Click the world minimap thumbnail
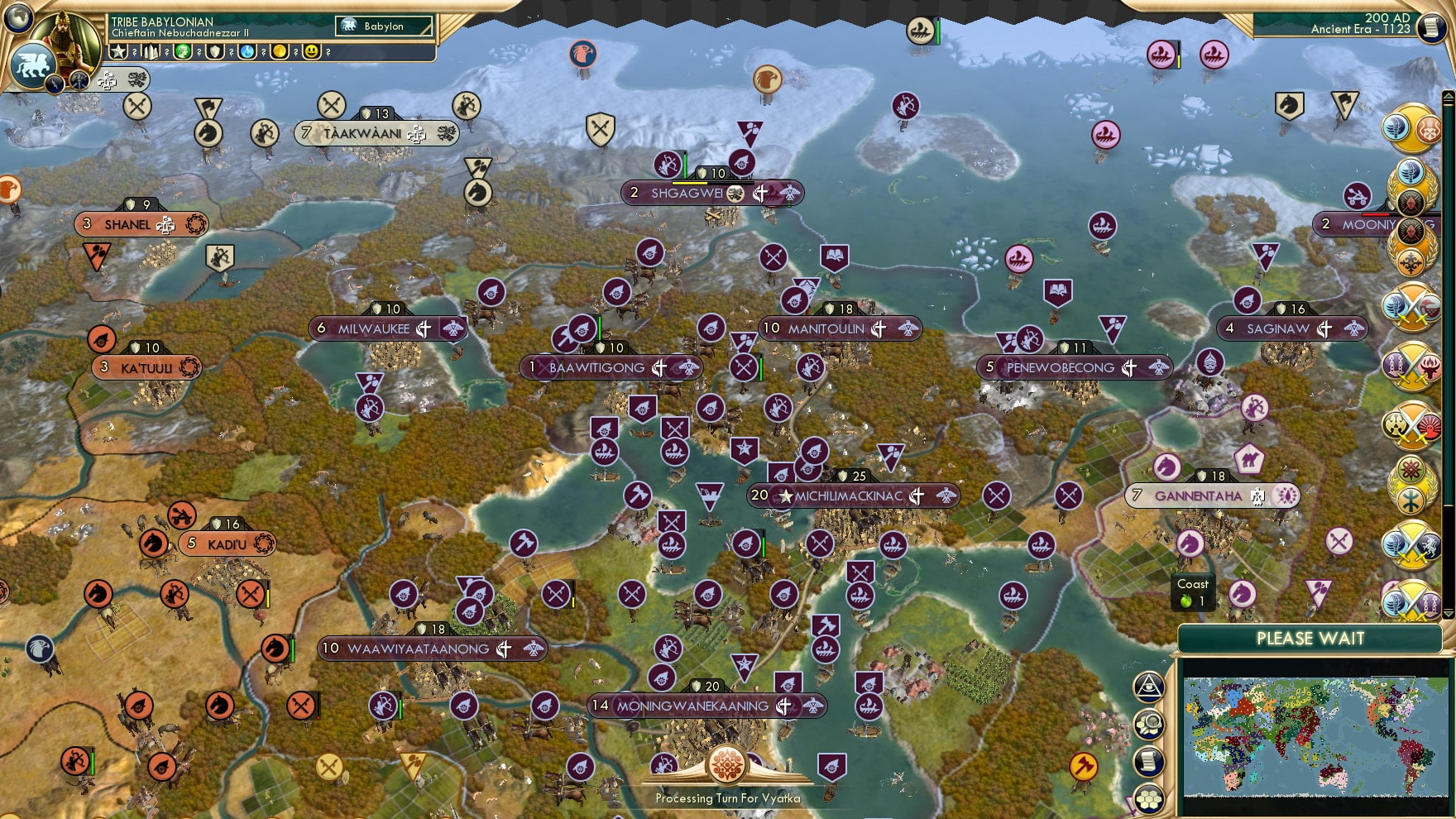1456x819 pixels. pos(1315,736)
